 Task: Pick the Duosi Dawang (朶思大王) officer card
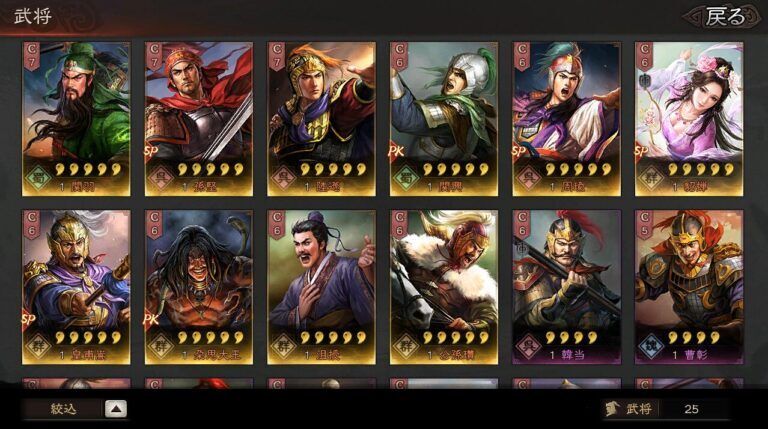point(199,286)
